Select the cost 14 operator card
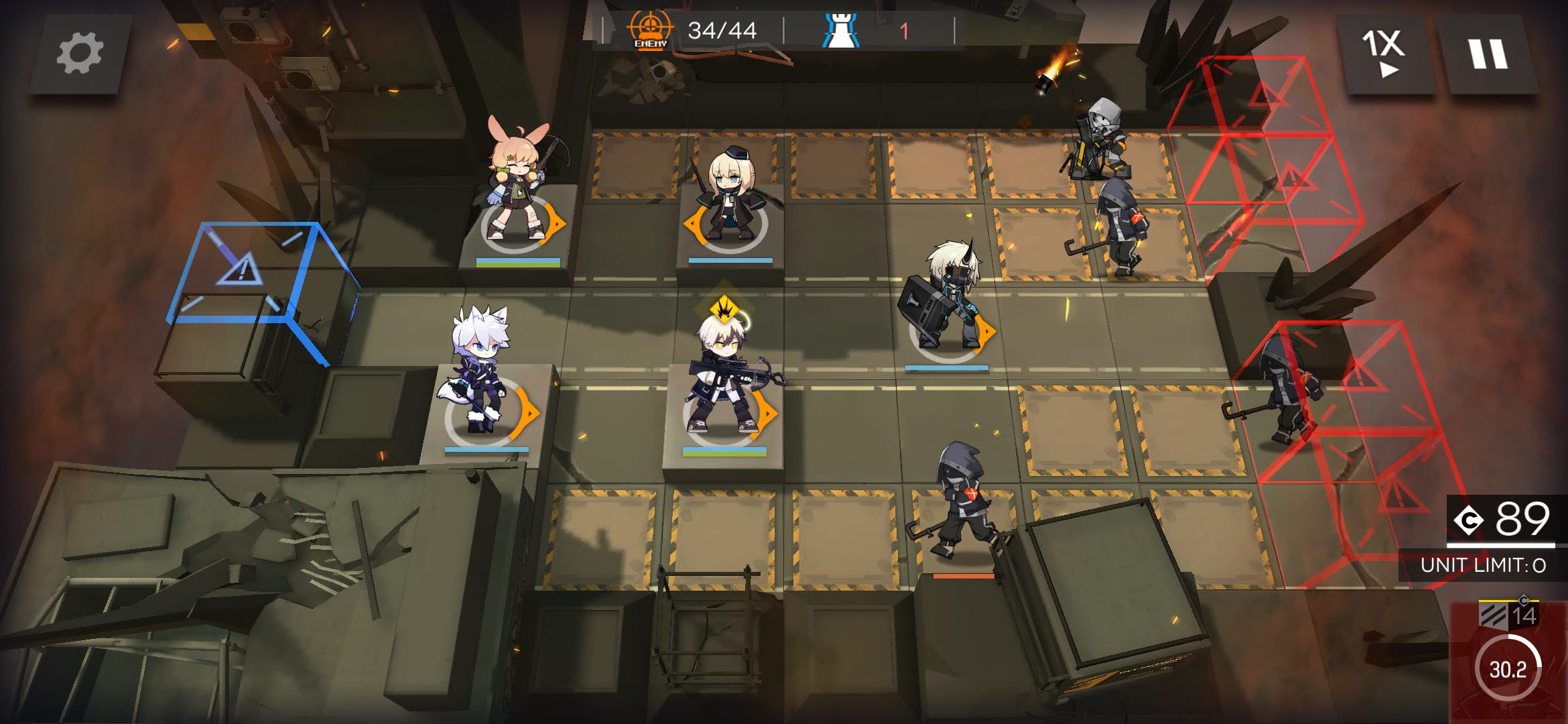This screenshot has height=724, width=1568. [1509, 660]
